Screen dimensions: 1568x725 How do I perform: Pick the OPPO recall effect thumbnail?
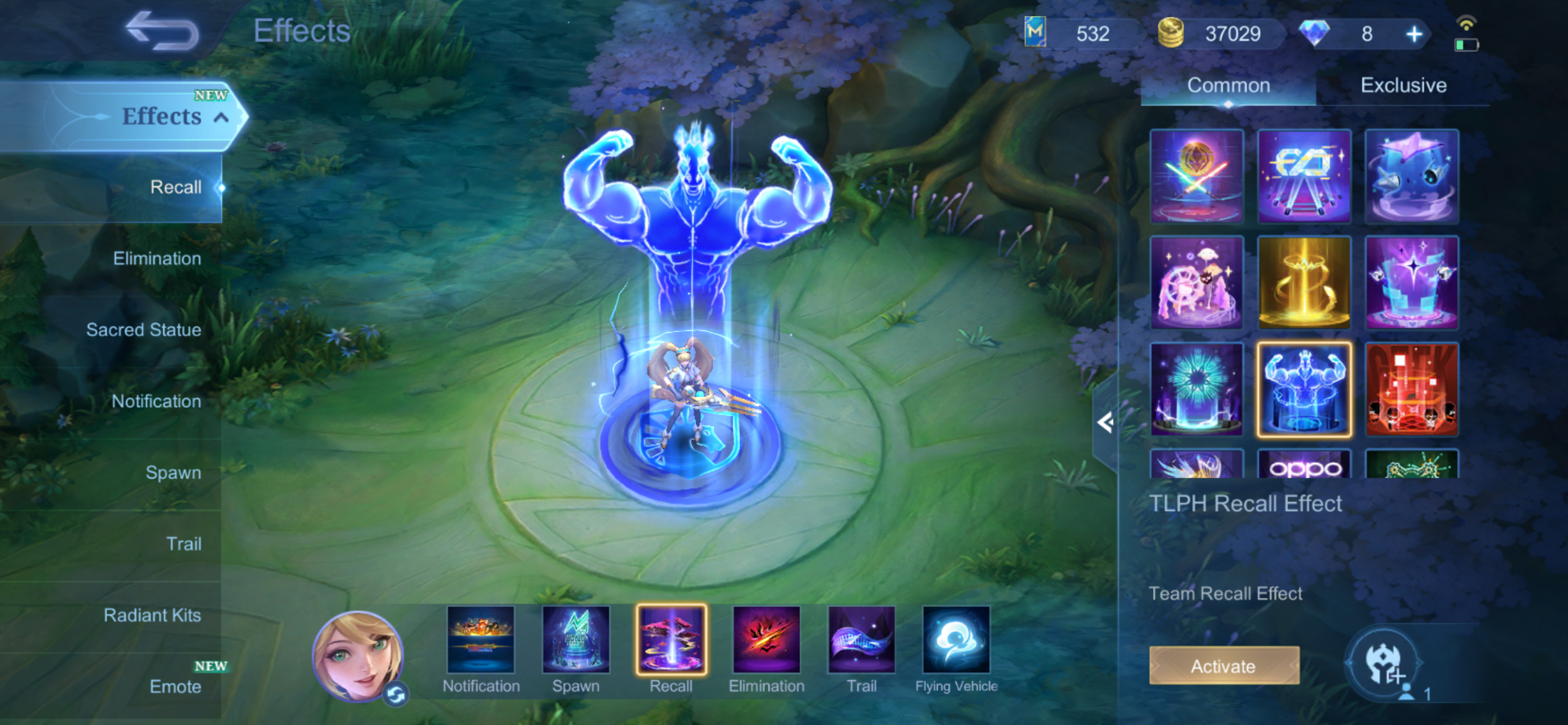(x=1304, y=465)
